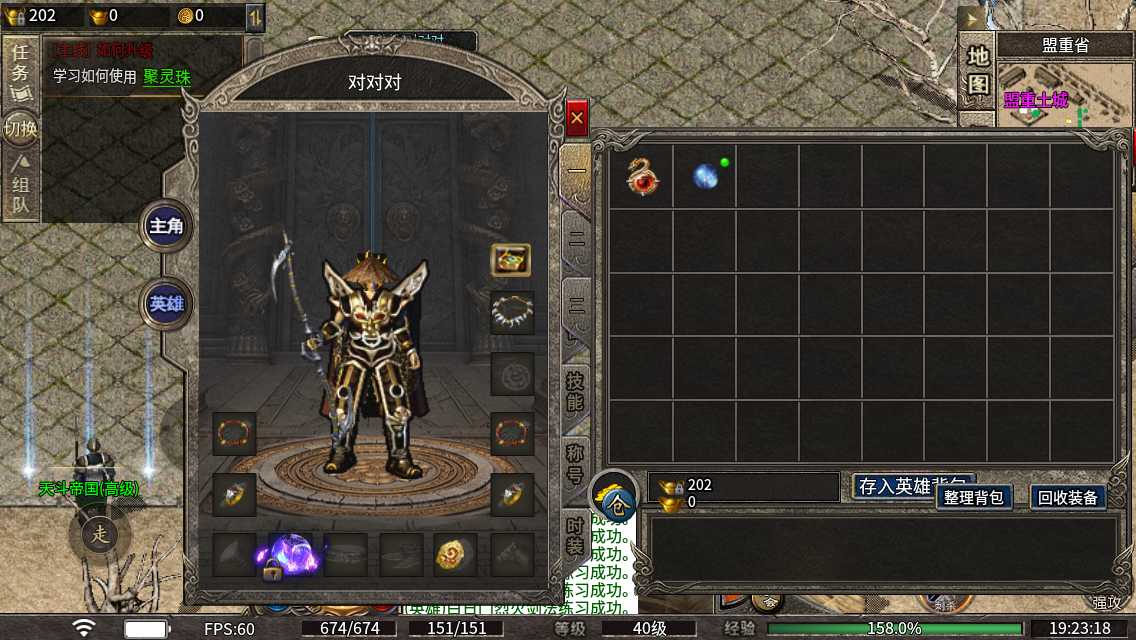
Task: Select the equipped treasure box slot
Action: (x=511, y=260)
